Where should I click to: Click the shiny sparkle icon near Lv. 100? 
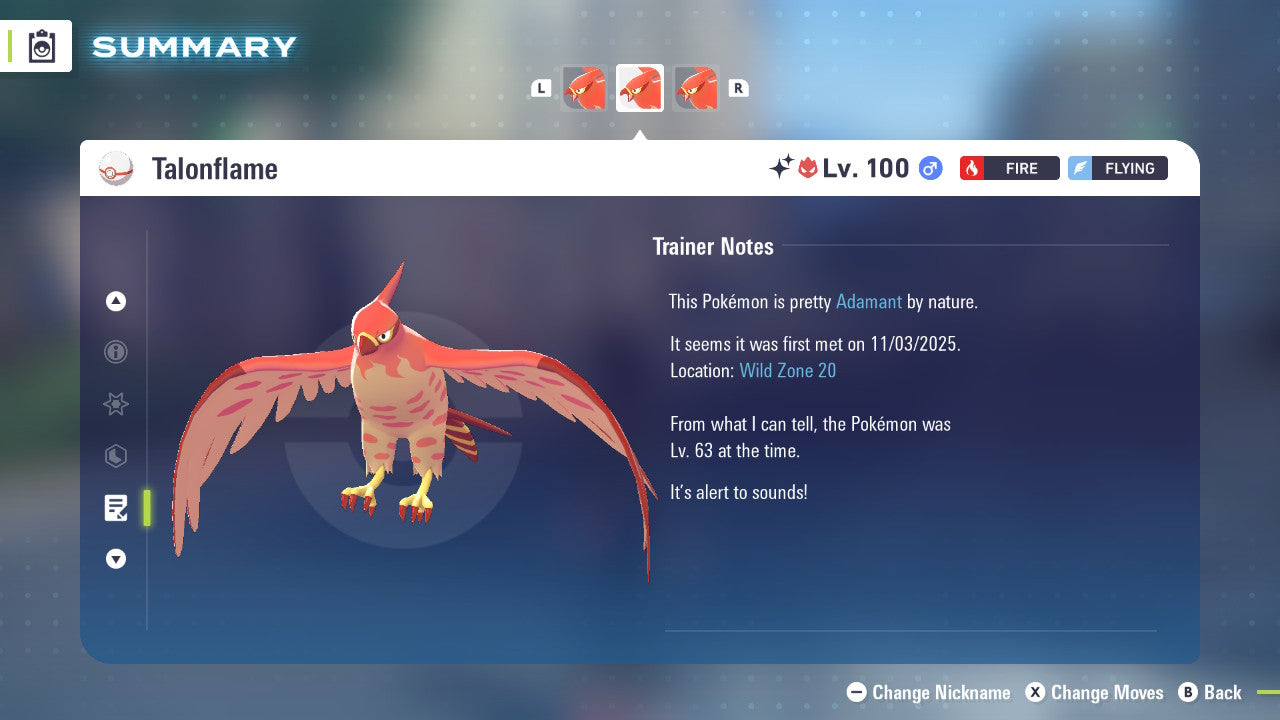(783, 167)
